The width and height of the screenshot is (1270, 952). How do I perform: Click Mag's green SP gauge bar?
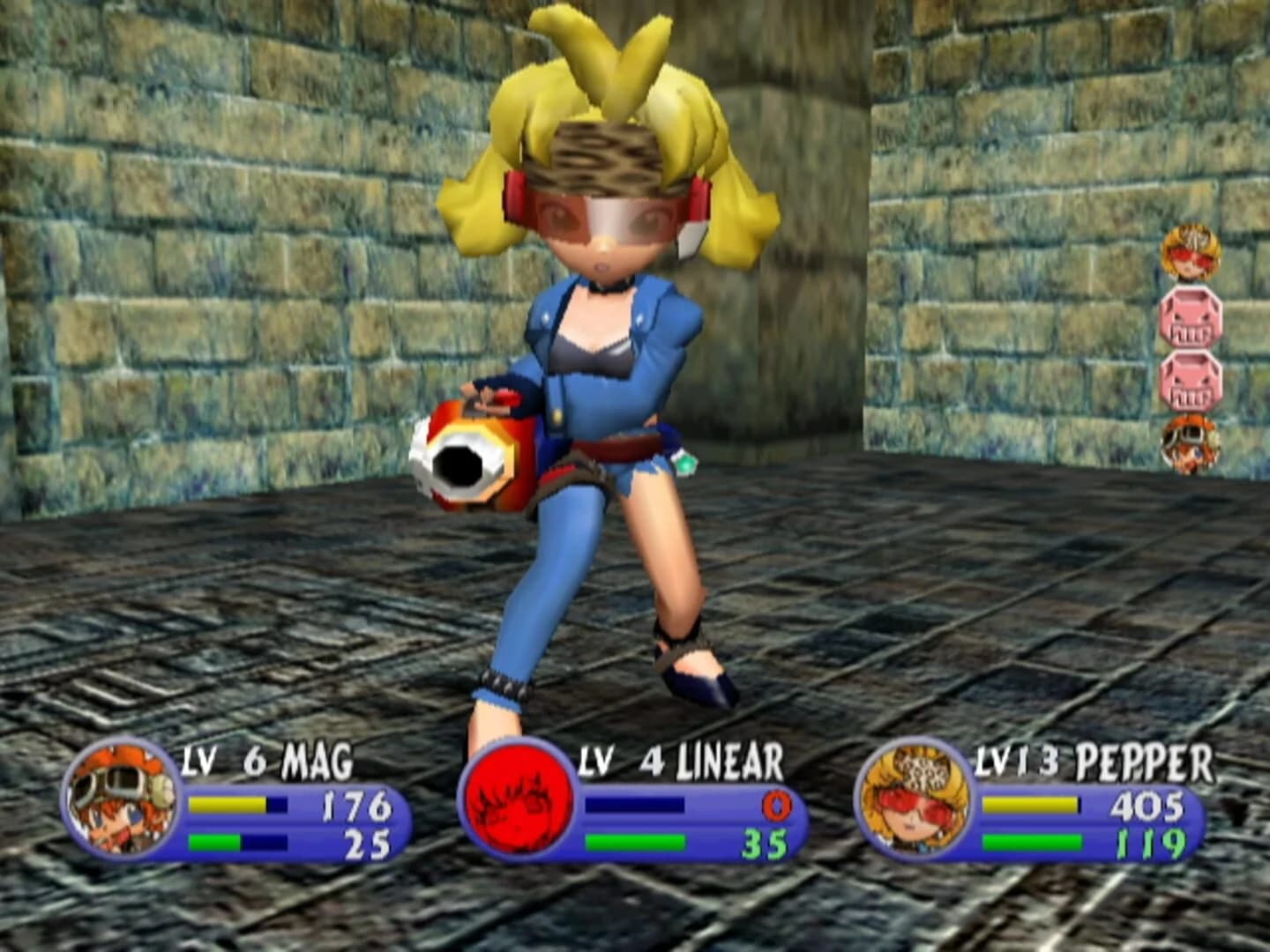click(x=216, y=840)
